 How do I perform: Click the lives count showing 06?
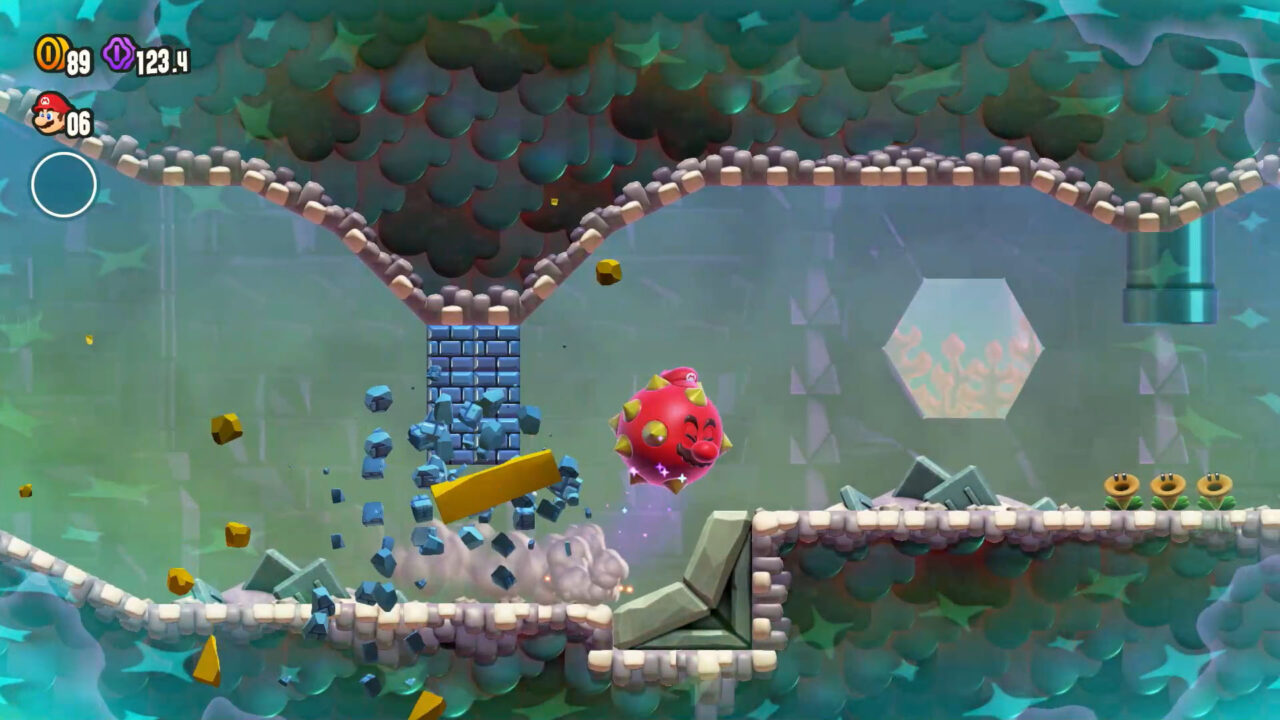pyautogui.click(x=80, y=121)
